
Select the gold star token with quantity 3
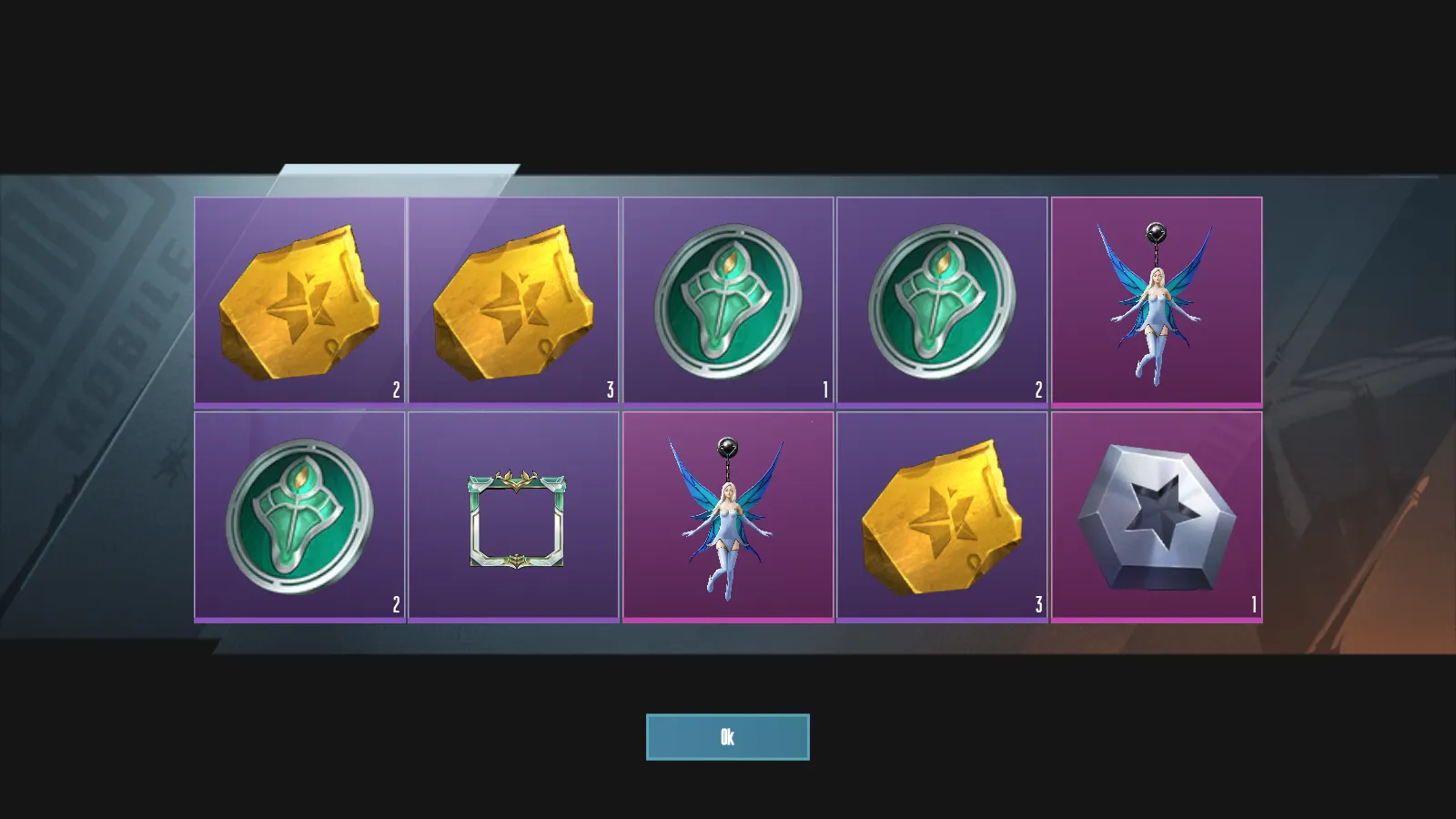[512, 298]
